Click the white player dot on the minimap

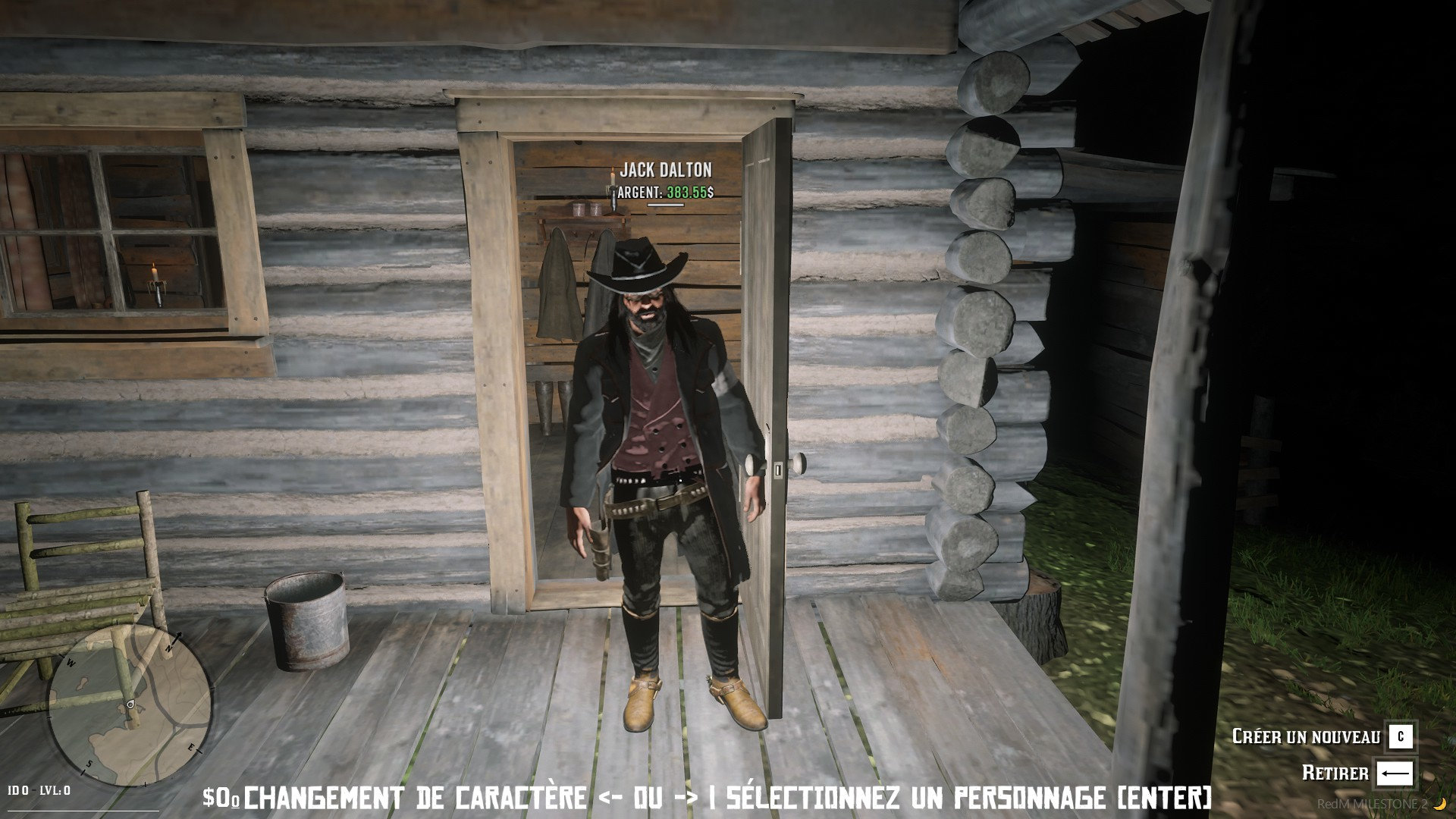click(130, 704)
